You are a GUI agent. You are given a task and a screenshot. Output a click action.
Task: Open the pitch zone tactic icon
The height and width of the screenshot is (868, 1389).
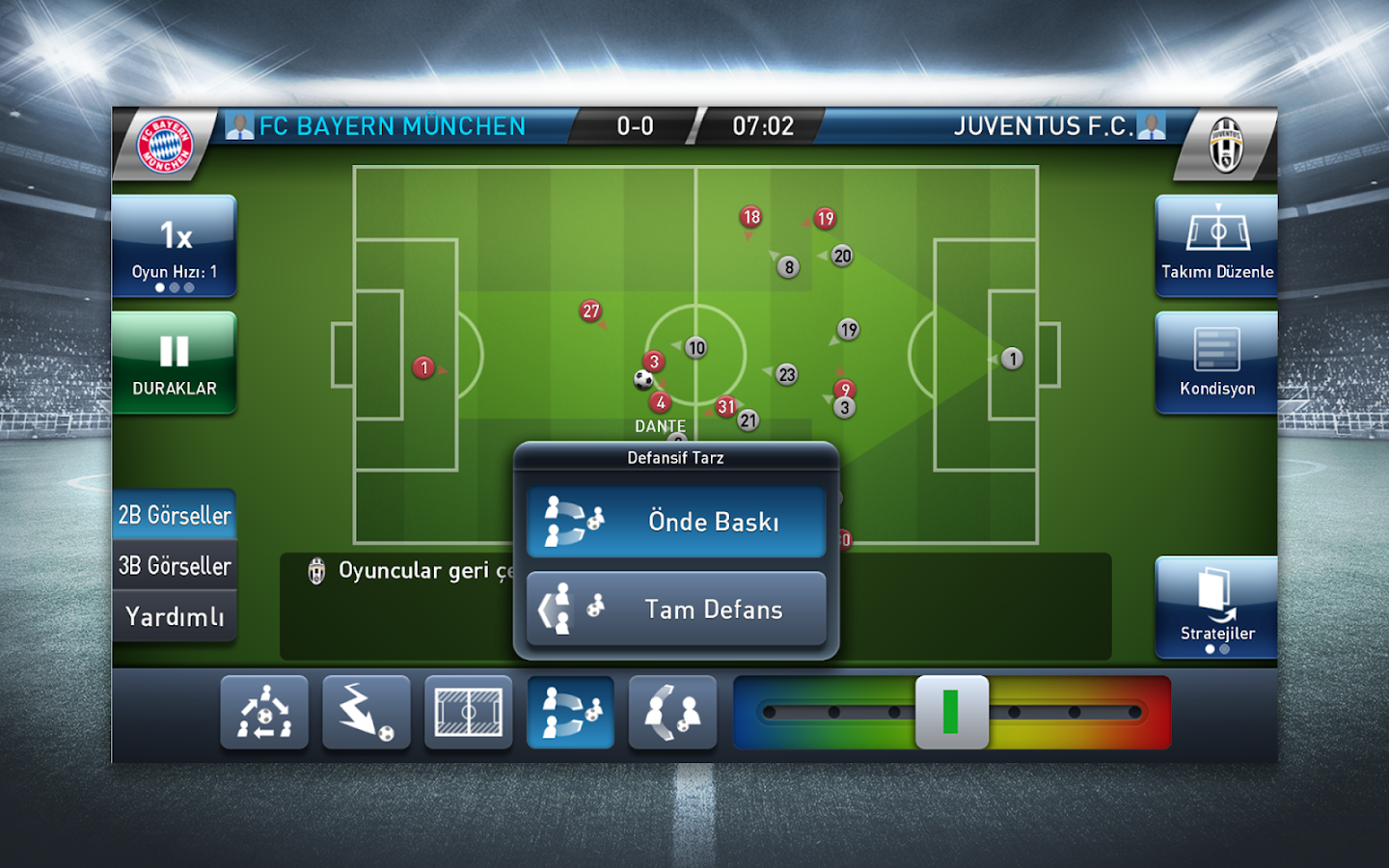coord(469,713)
